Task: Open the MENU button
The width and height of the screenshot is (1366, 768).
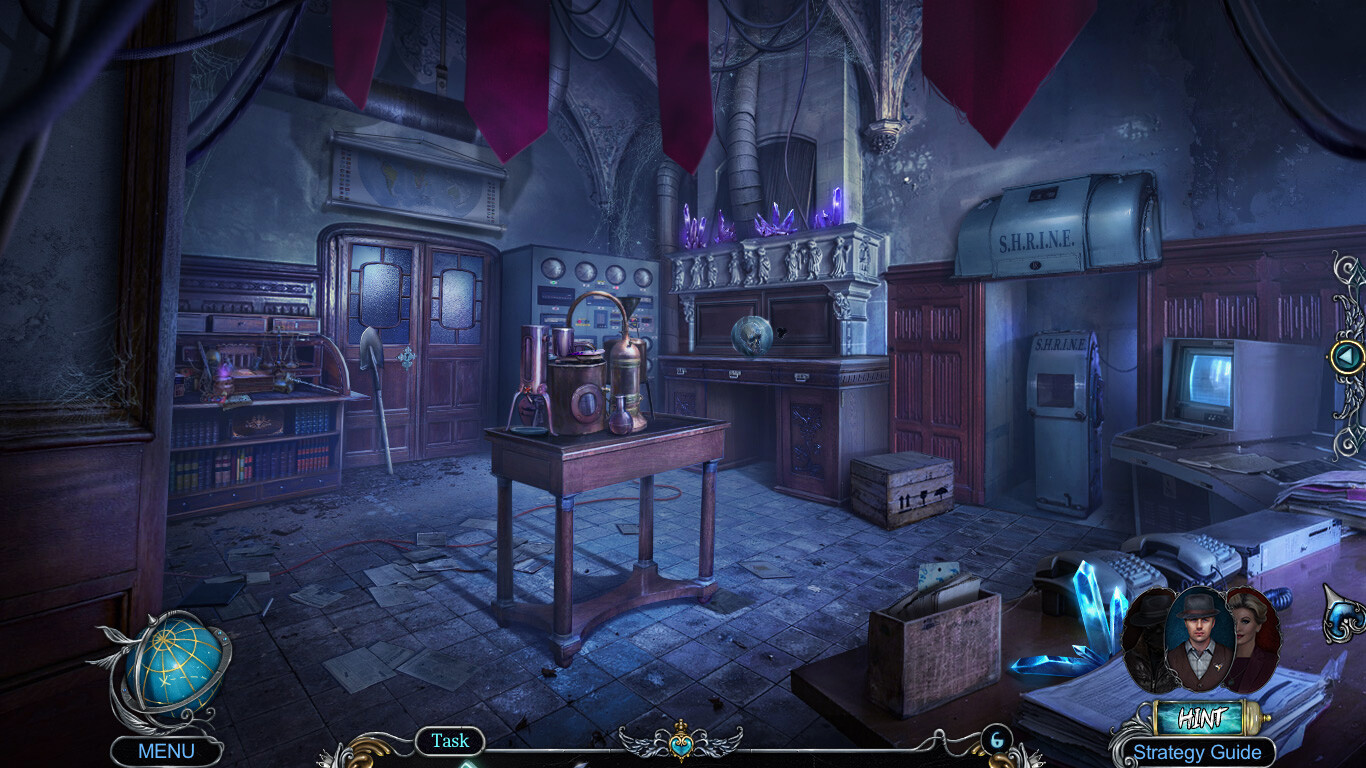Action: click(x=166, y=751)
